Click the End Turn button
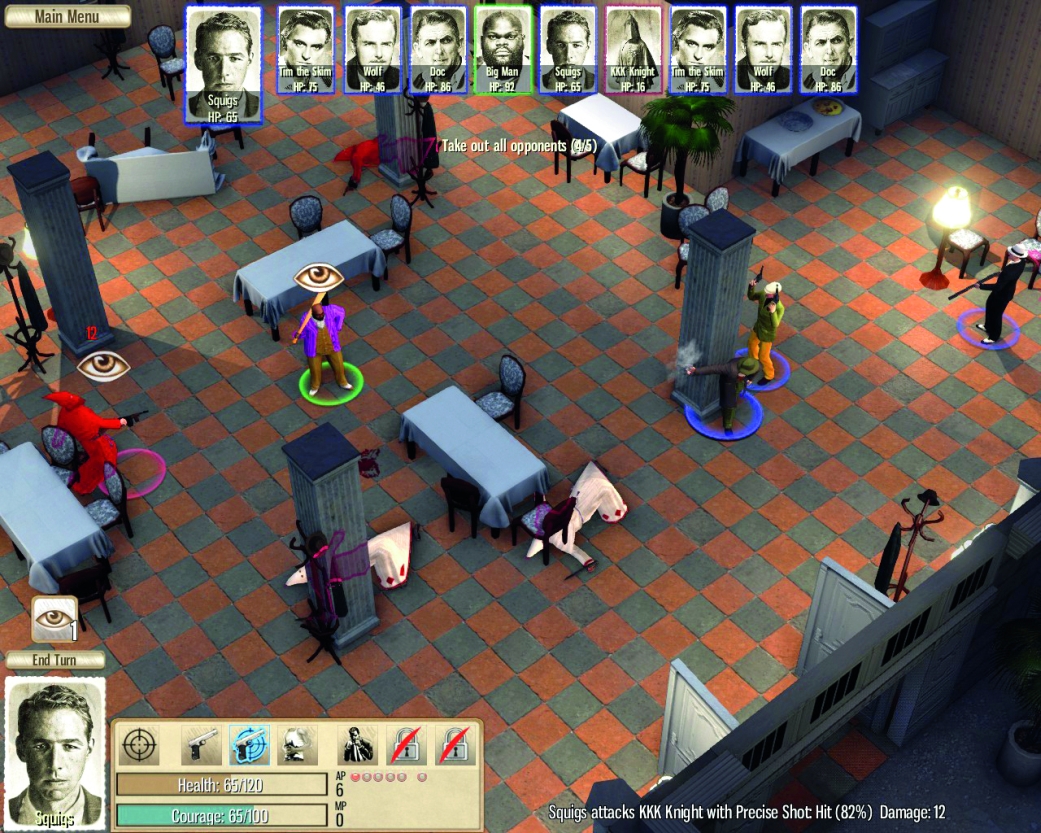1041x833 pixels. tap(56, 660)
